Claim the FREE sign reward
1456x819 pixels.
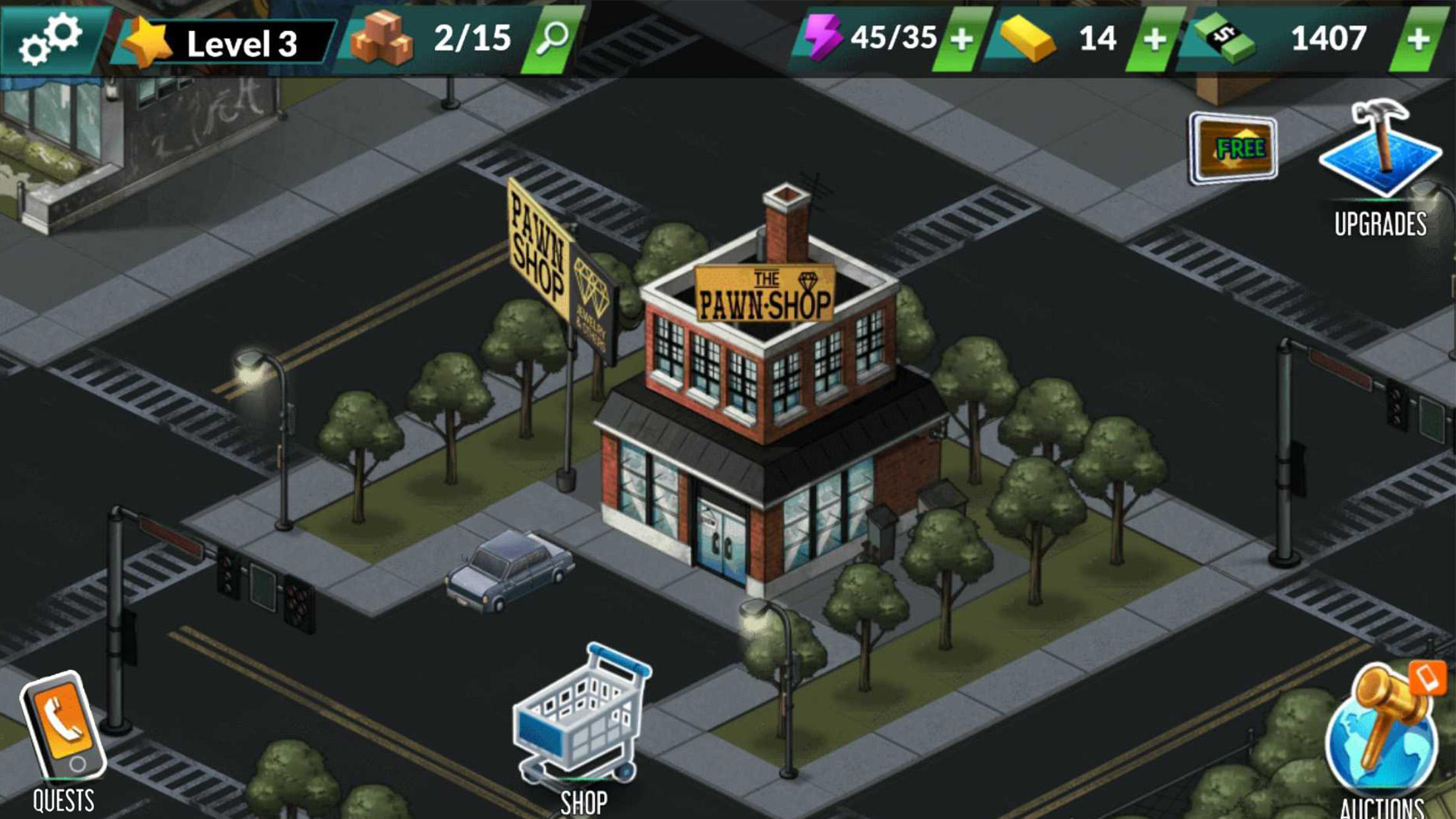point(1233,145)
